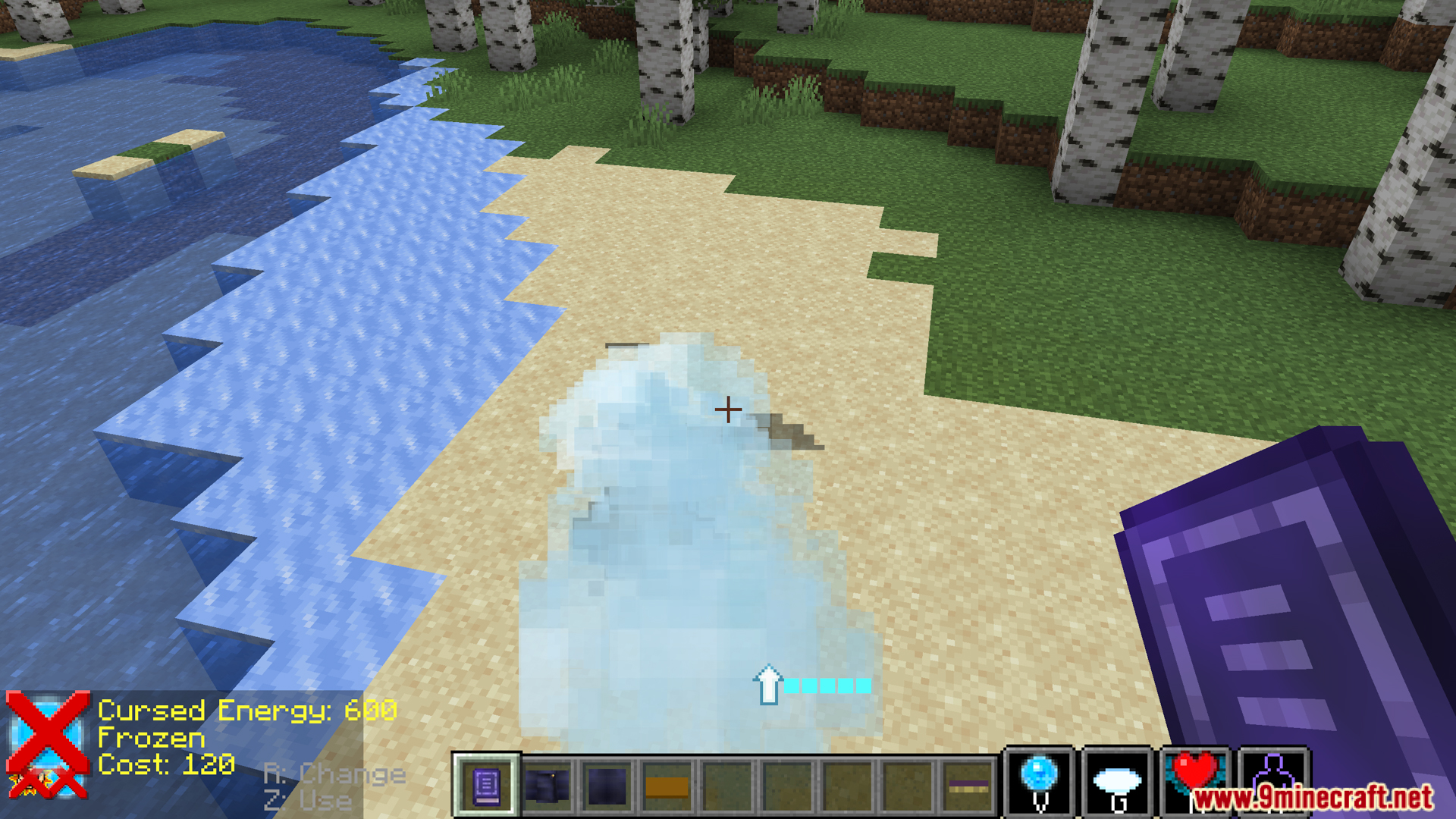Click the Cursed Energy: 600 counter text
This screenshot has height=819, width=1456.
[249, 711]
